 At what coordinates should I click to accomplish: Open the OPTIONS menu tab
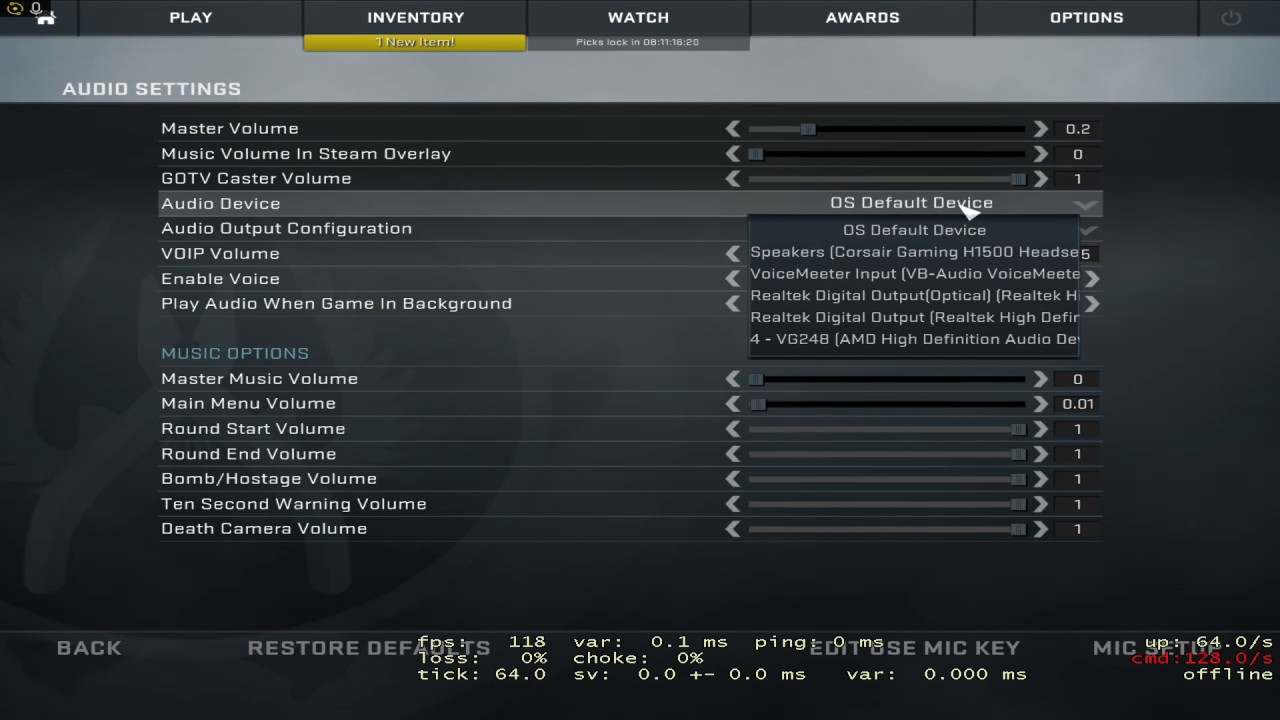click(x=1086, y=17)
